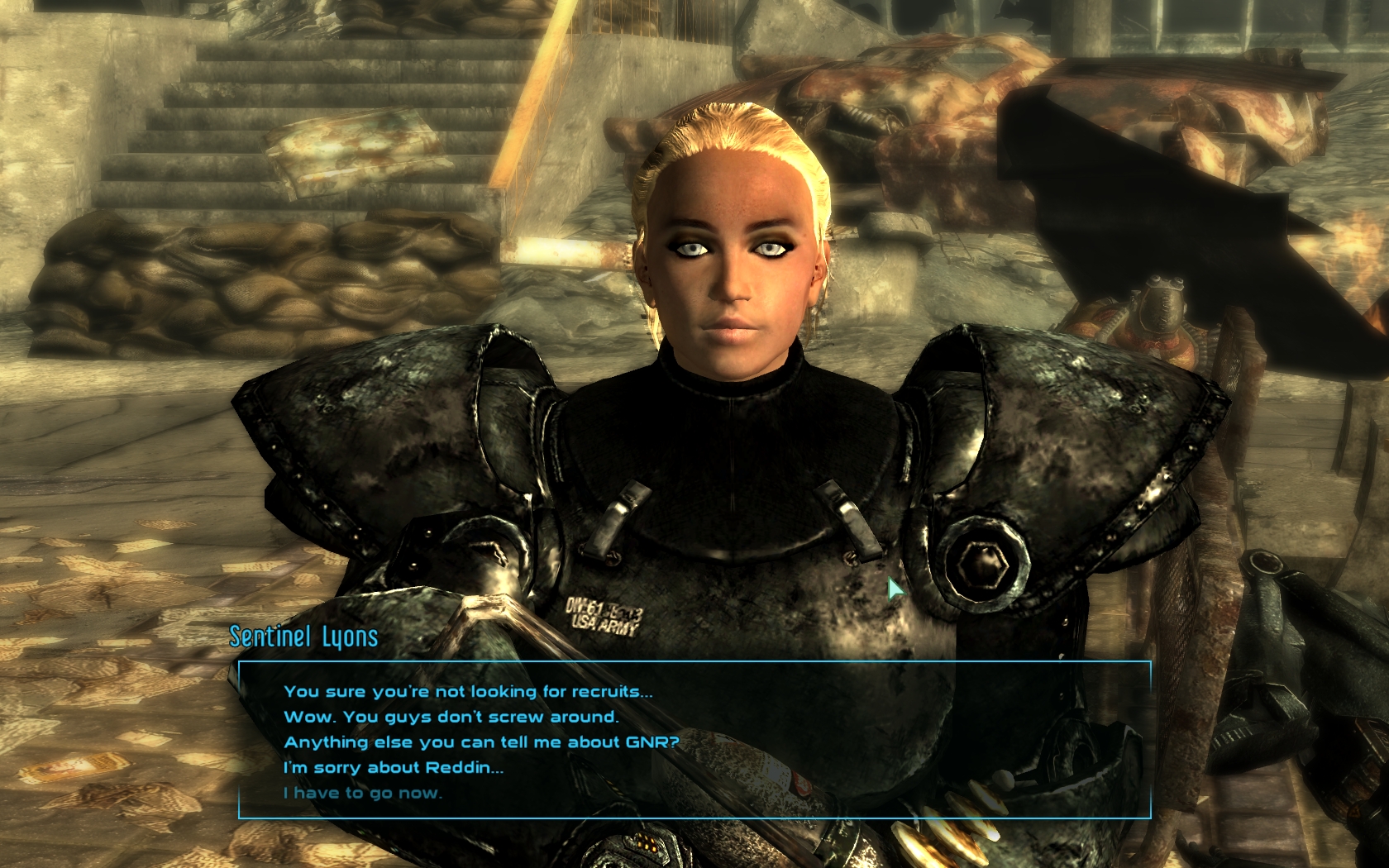Choose "You sure you're not looking for recruits..."
The width and height of the screenshot is (1389, 868).
tap(468, 692)
